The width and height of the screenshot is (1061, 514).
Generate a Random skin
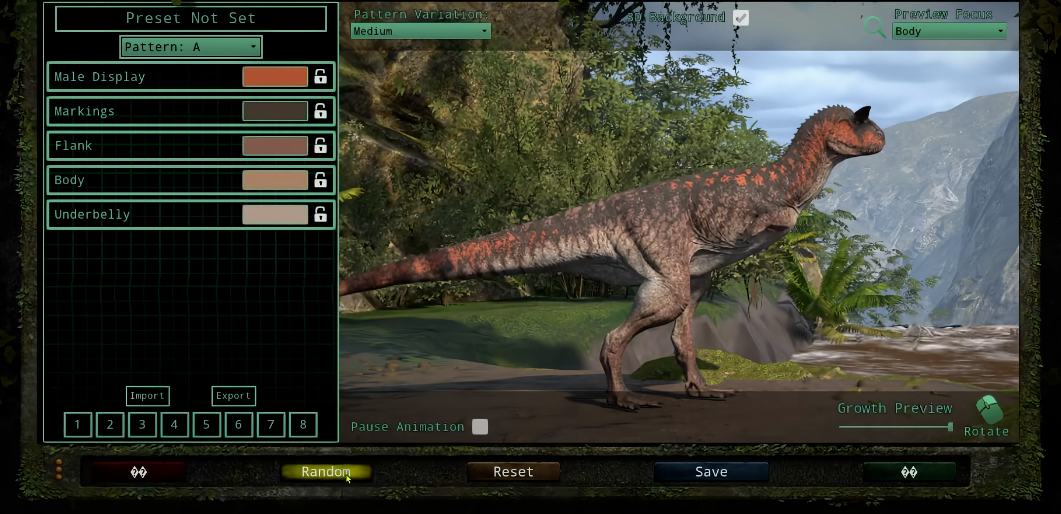pyautogui.click(x=326, y=472)
